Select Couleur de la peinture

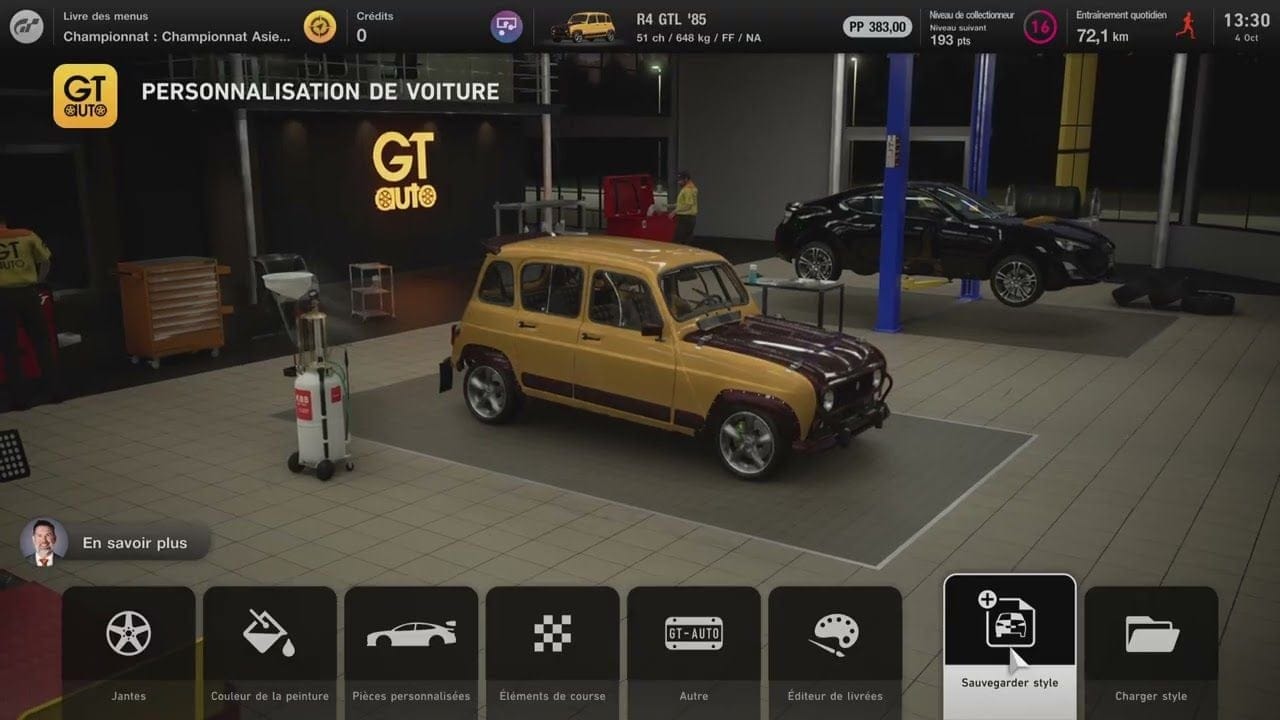(x=270, y=650)
